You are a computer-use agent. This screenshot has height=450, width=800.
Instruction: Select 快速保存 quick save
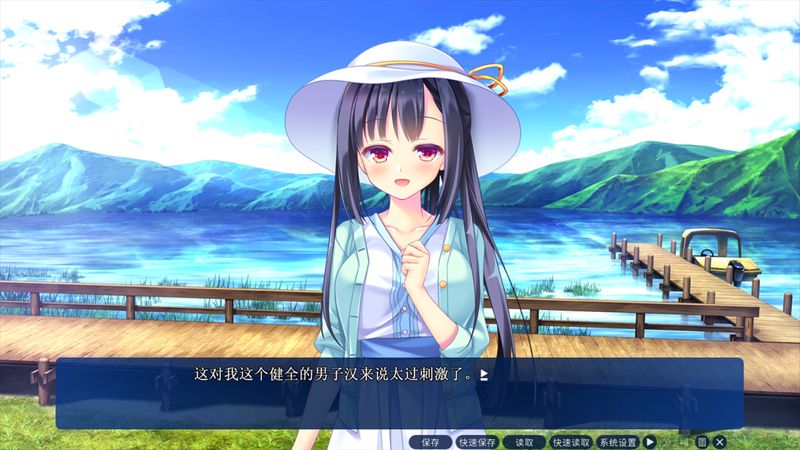click(x=477, y=442)
